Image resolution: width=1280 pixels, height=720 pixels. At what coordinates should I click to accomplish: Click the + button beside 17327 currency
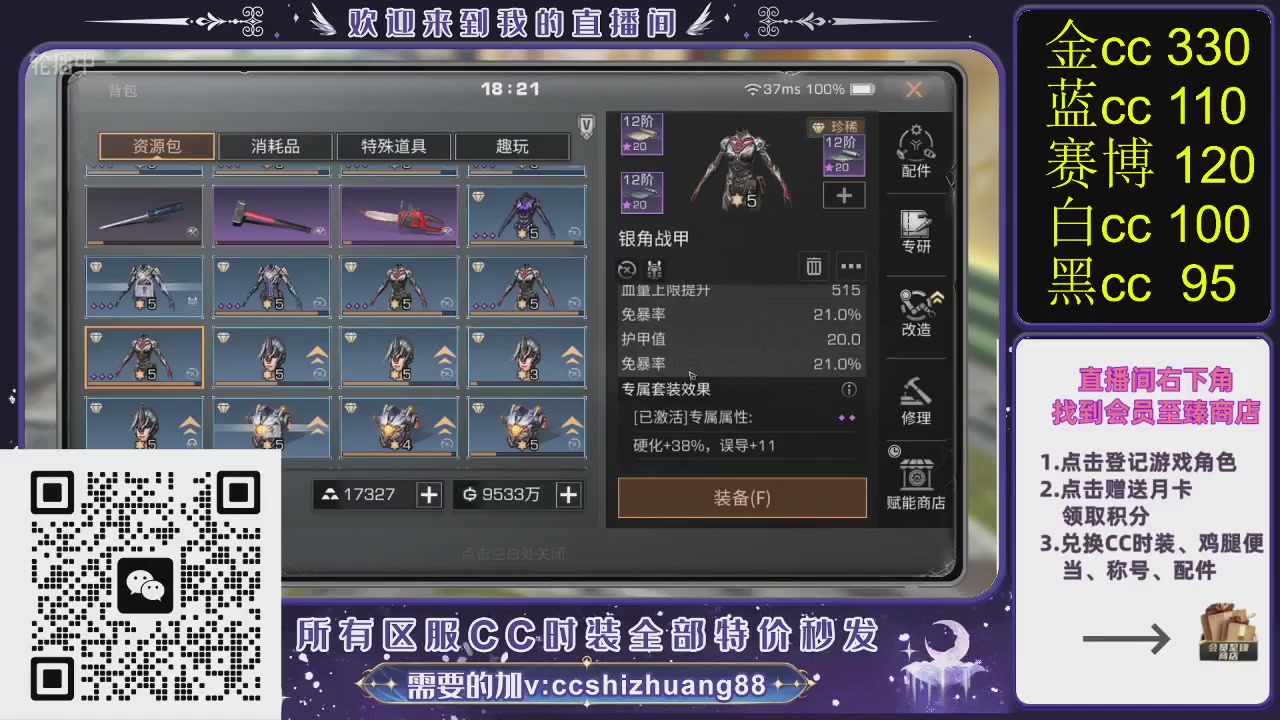[429, 494]
